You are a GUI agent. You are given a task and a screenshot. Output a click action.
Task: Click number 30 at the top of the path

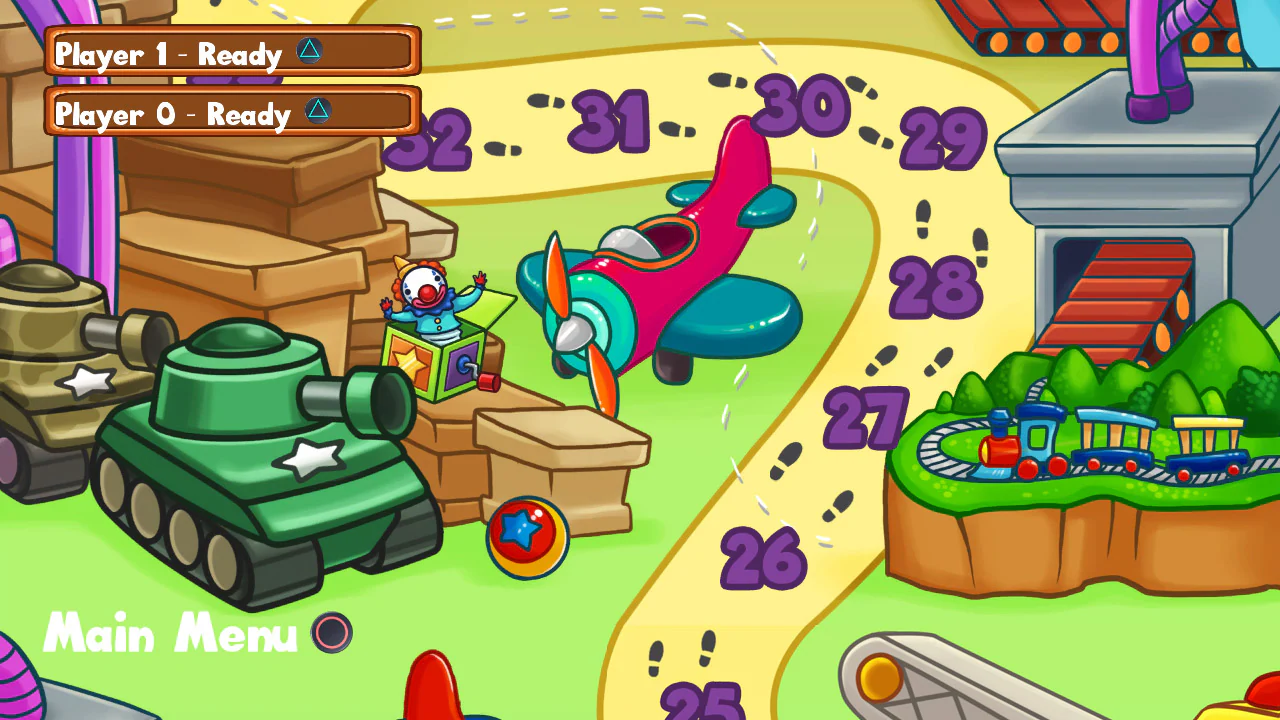(x=802, y=103)
